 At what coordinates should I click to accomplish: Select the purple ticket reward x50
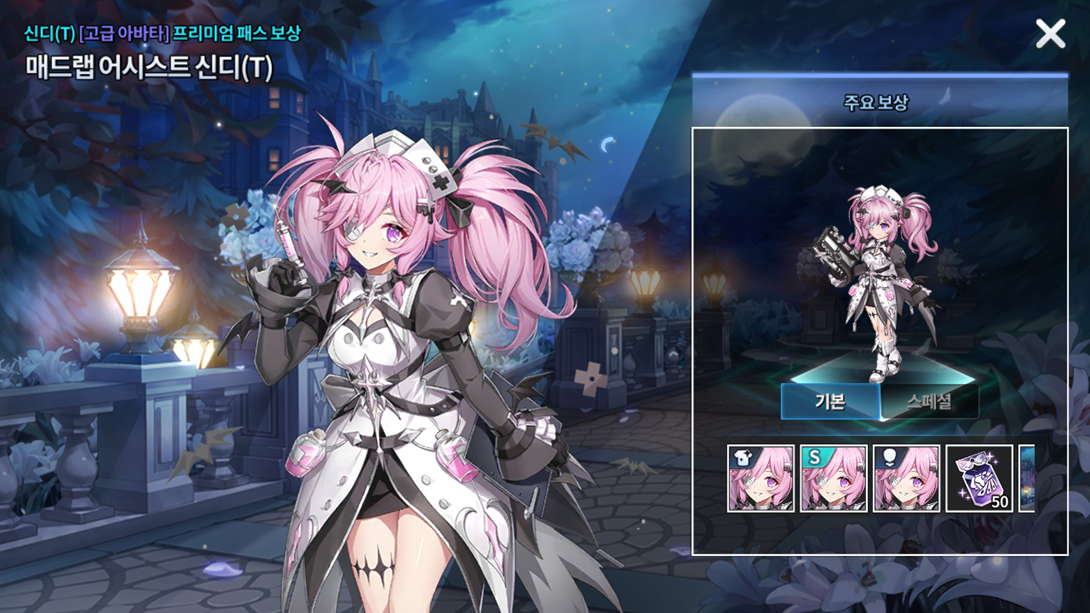979,479
